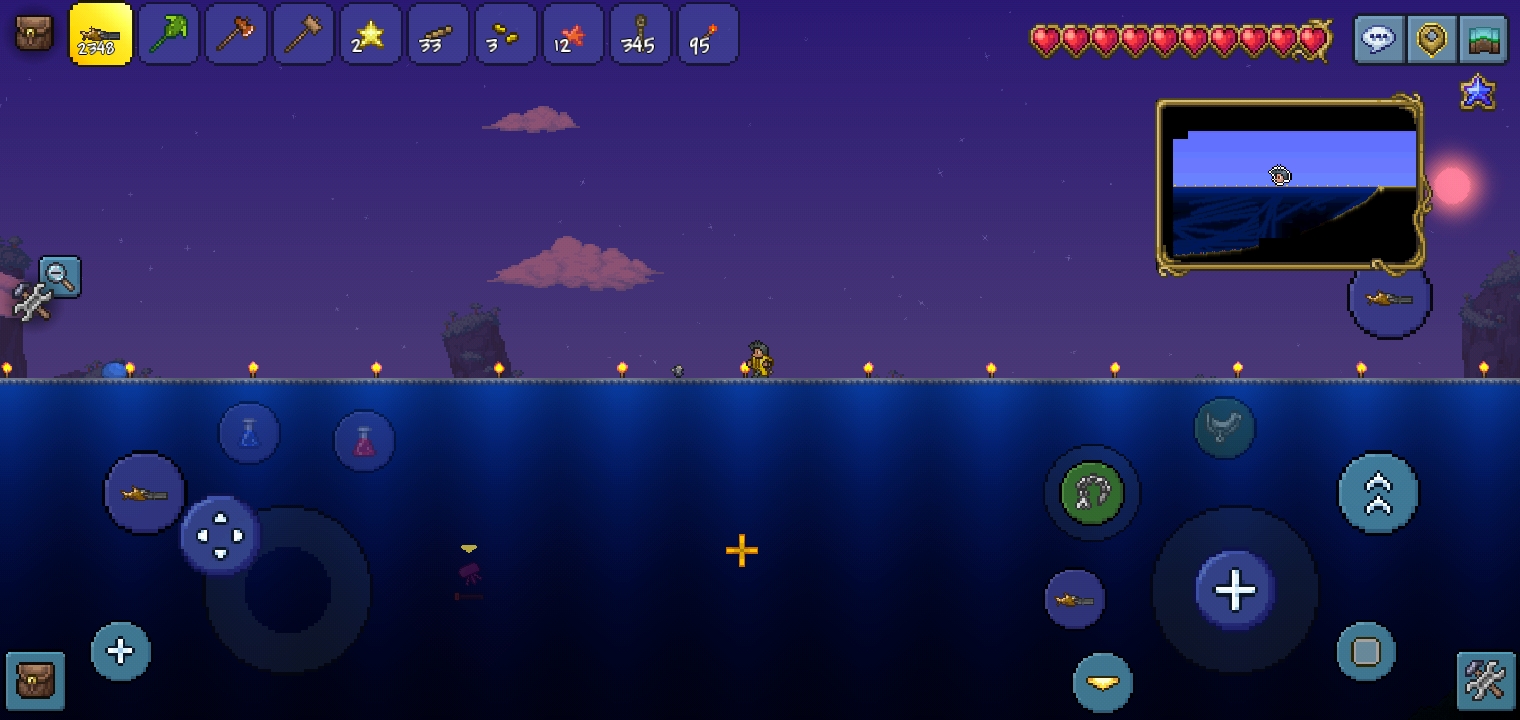
Task: Open the full world map
Action: pyautogui.click(x=1484, y=40)
